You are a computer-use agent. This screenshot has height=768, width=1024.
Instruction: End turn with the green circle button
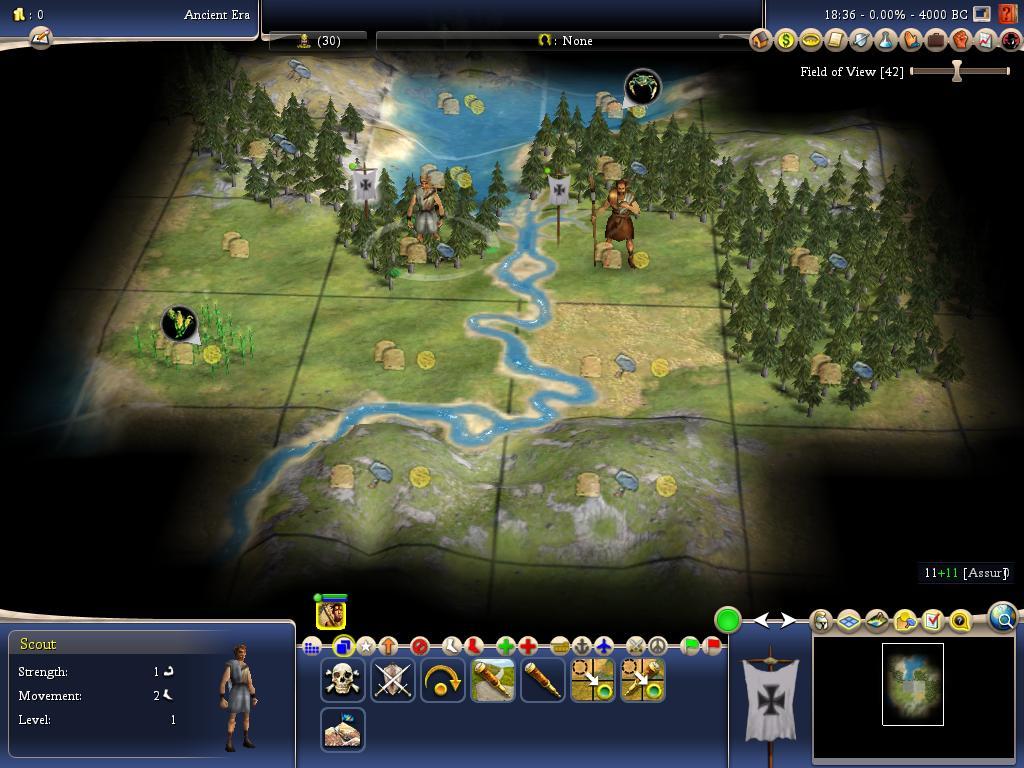click(728, 620)
